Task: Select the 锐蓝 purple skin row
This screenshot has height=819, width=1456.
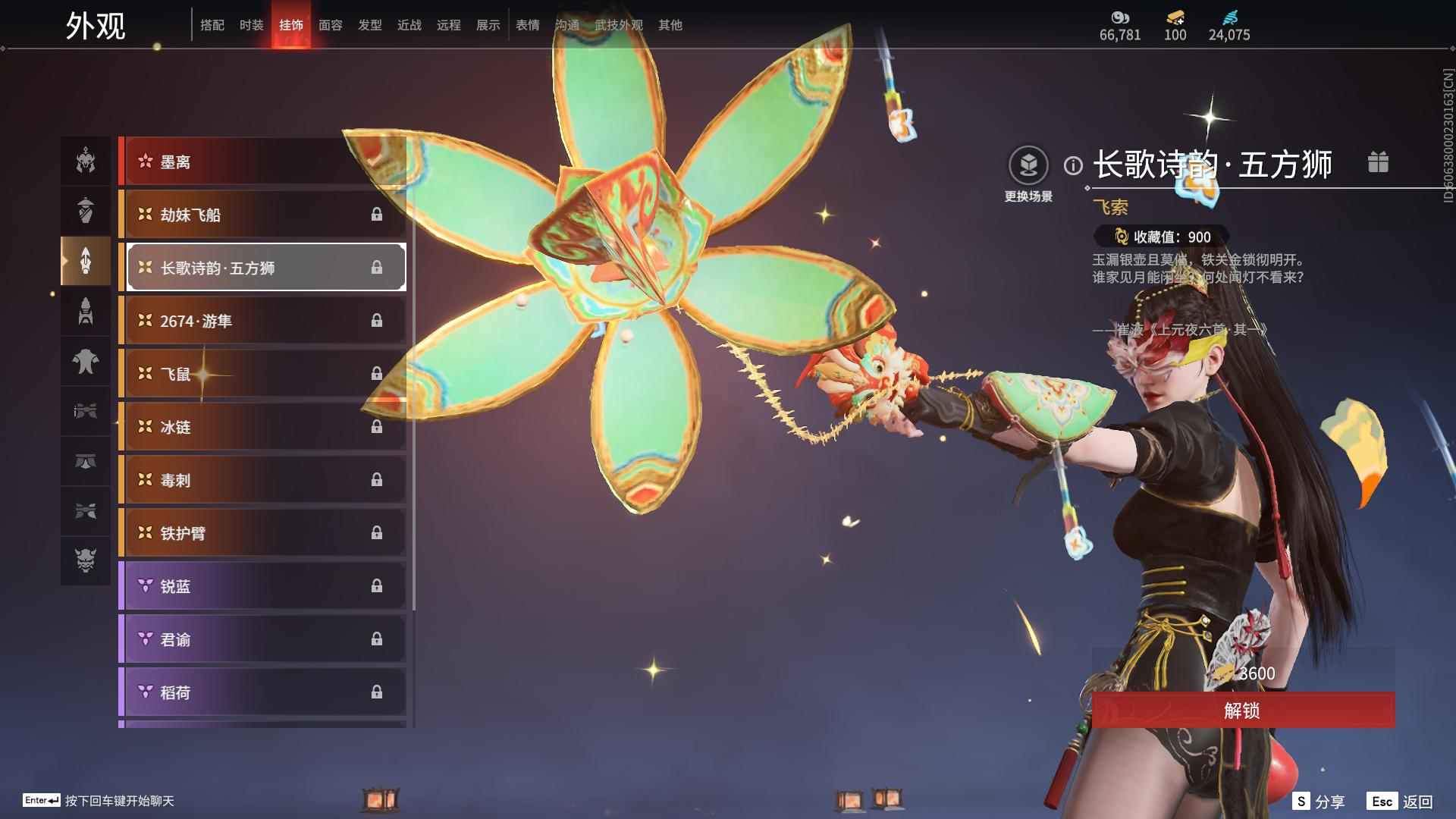Action: pos(262,586)
